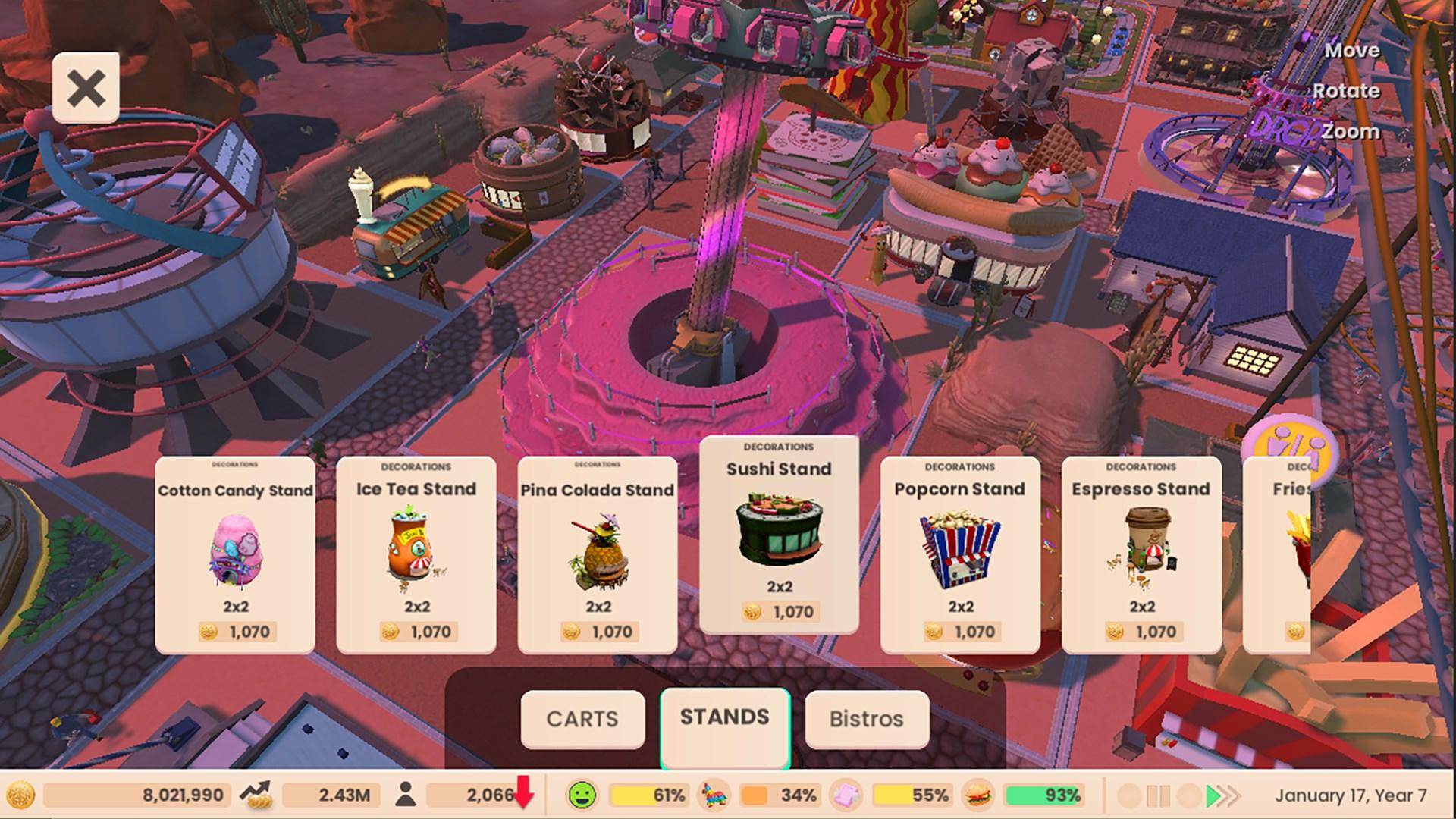
Task: Click the fast-forward double chevron speed button
Action: 1232,795
